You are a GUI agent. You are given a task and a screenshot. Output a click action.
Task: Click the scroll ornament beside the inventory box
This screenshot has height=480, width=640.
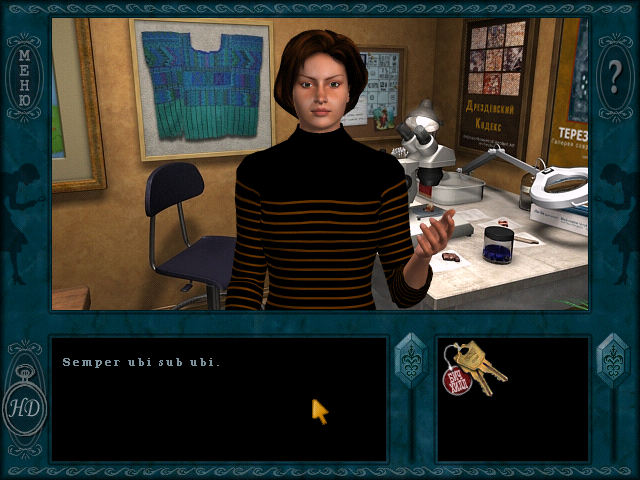pyautogui.click(x=611, y=362)
